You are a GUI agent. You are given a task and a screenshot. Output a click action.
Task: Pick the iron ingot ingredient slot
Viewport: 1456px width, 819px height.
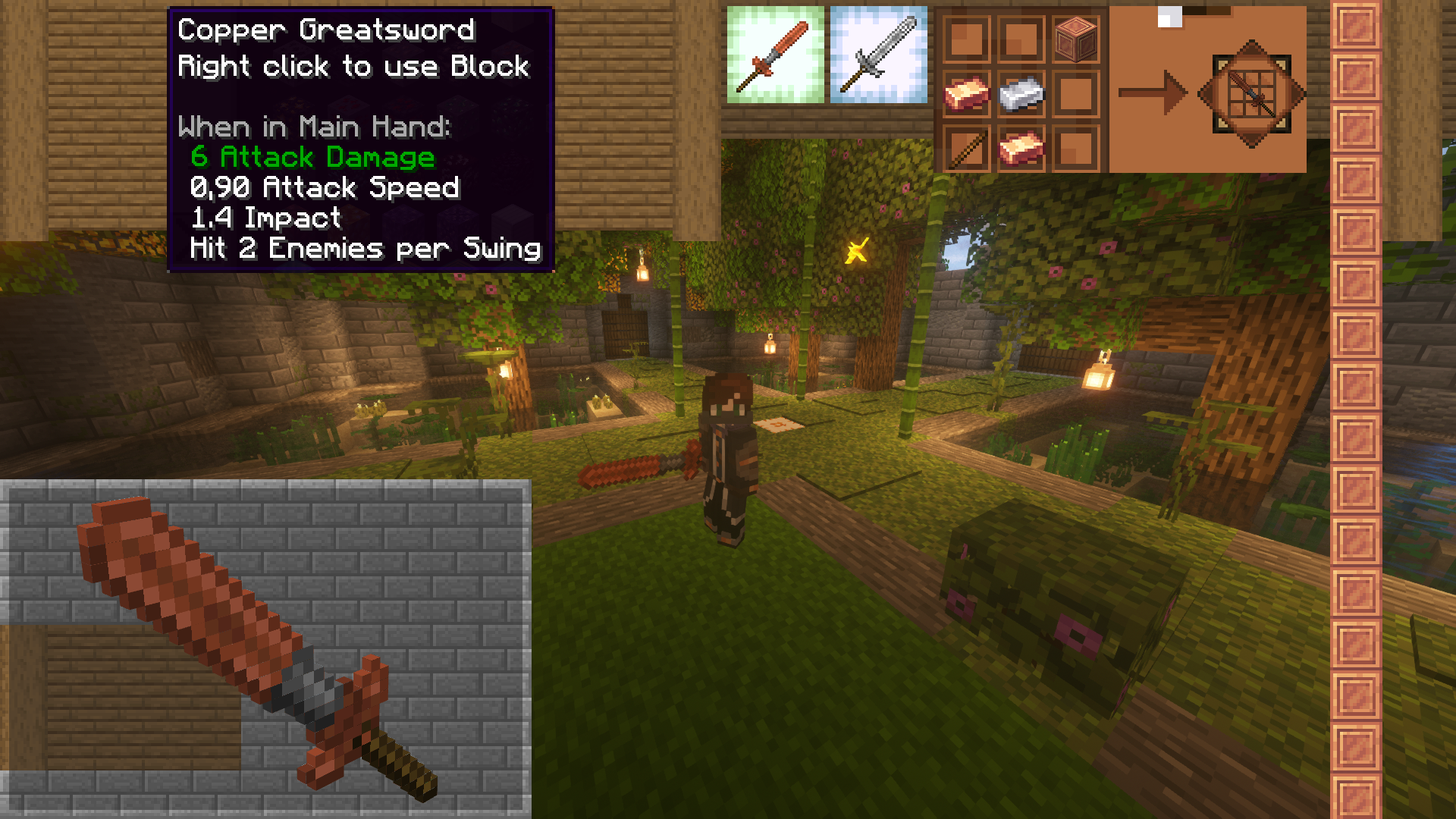click(1020, 95)
